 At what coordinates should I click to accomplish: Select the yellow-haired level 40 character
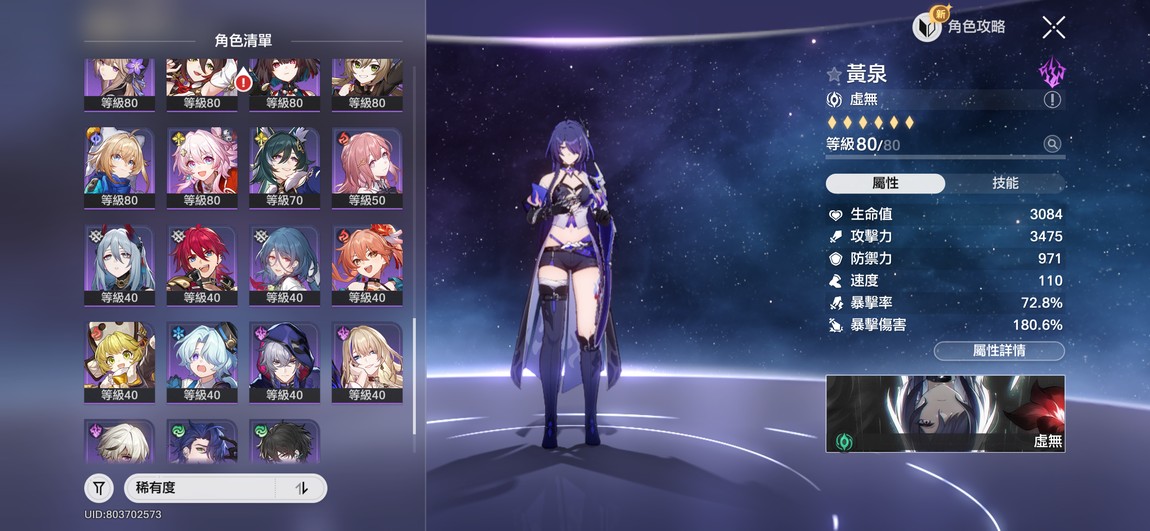(120, 361)
